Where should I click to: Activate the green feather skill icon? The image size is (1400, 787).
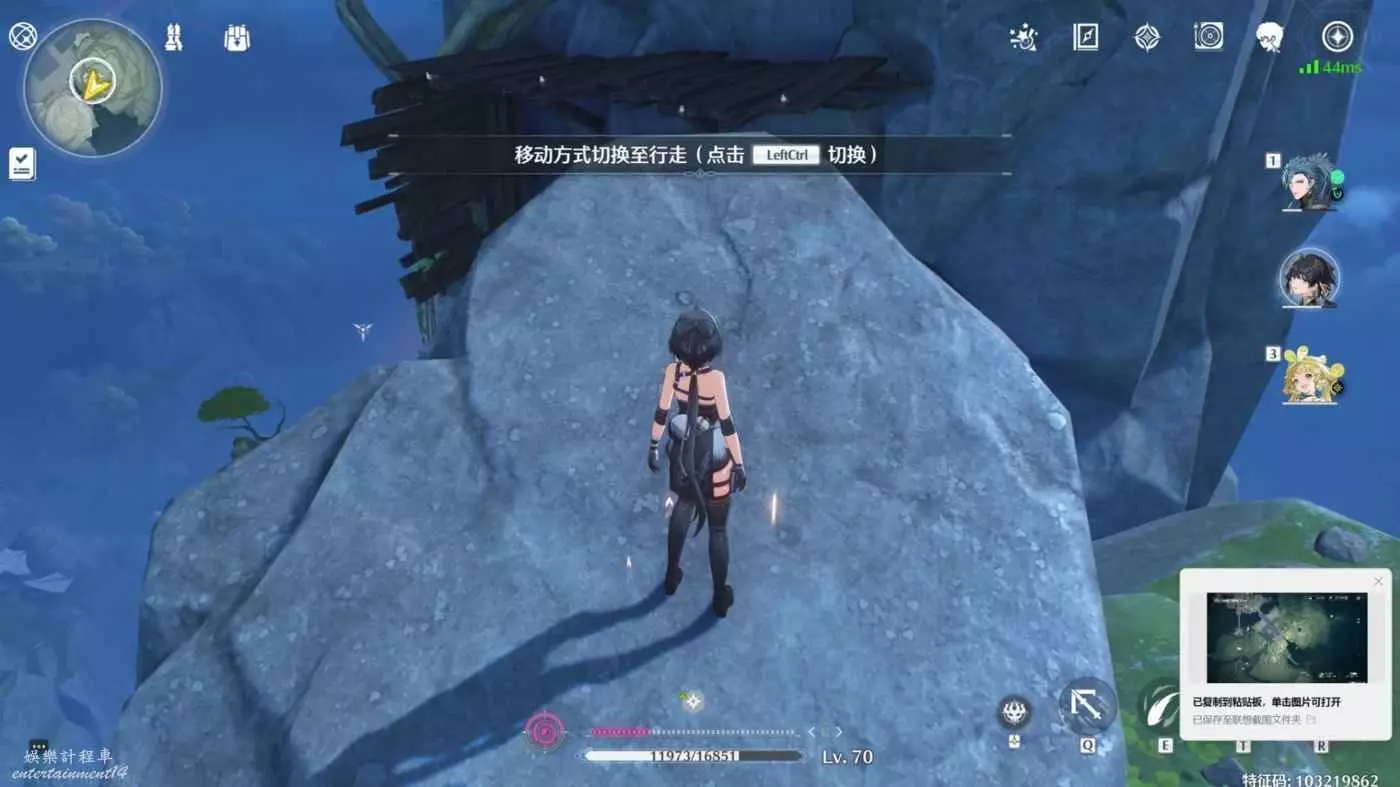coord(1162,706)
